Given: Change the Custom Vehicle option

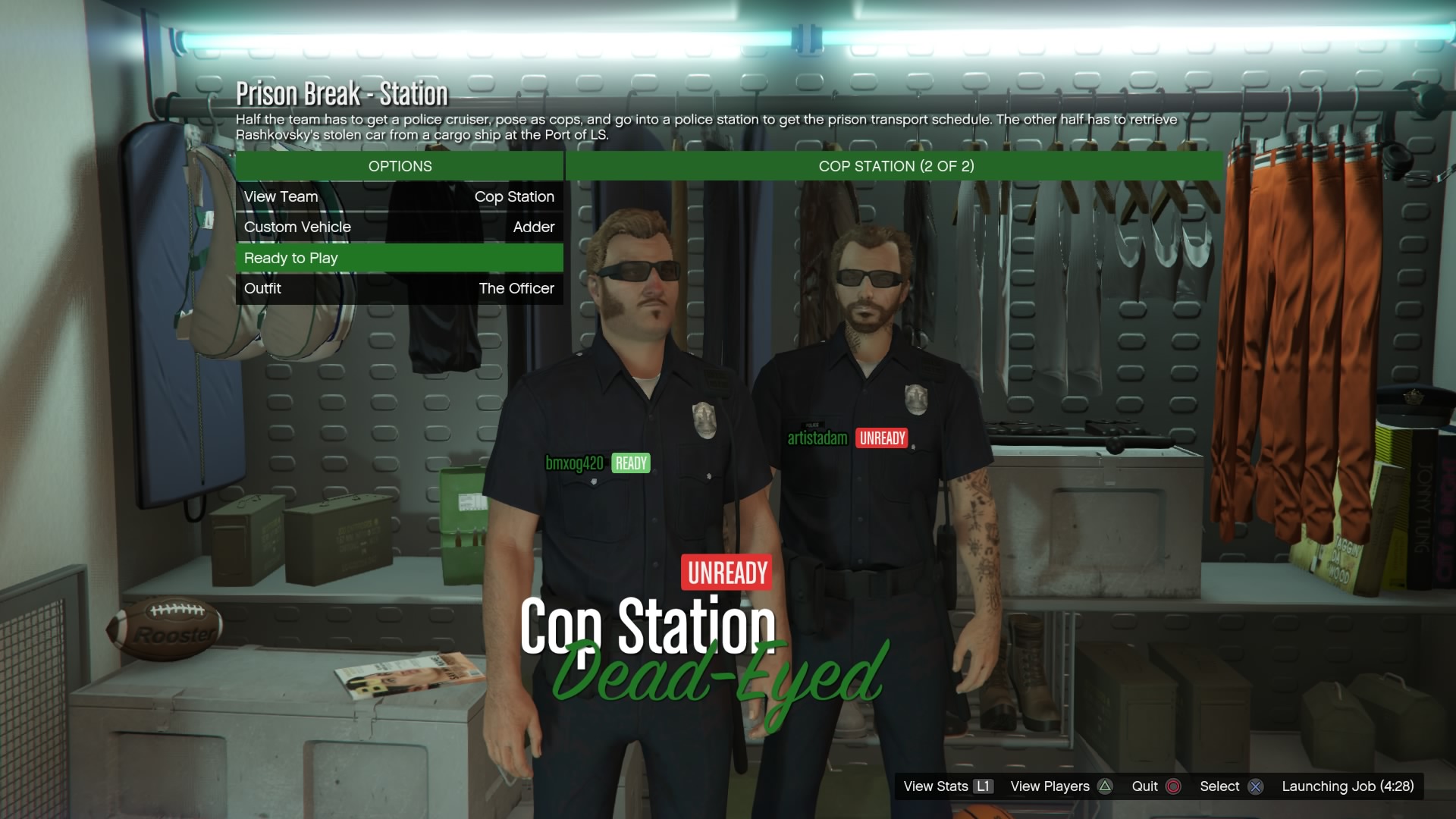Looking at the screenshot, I should (x=399, y=227).
